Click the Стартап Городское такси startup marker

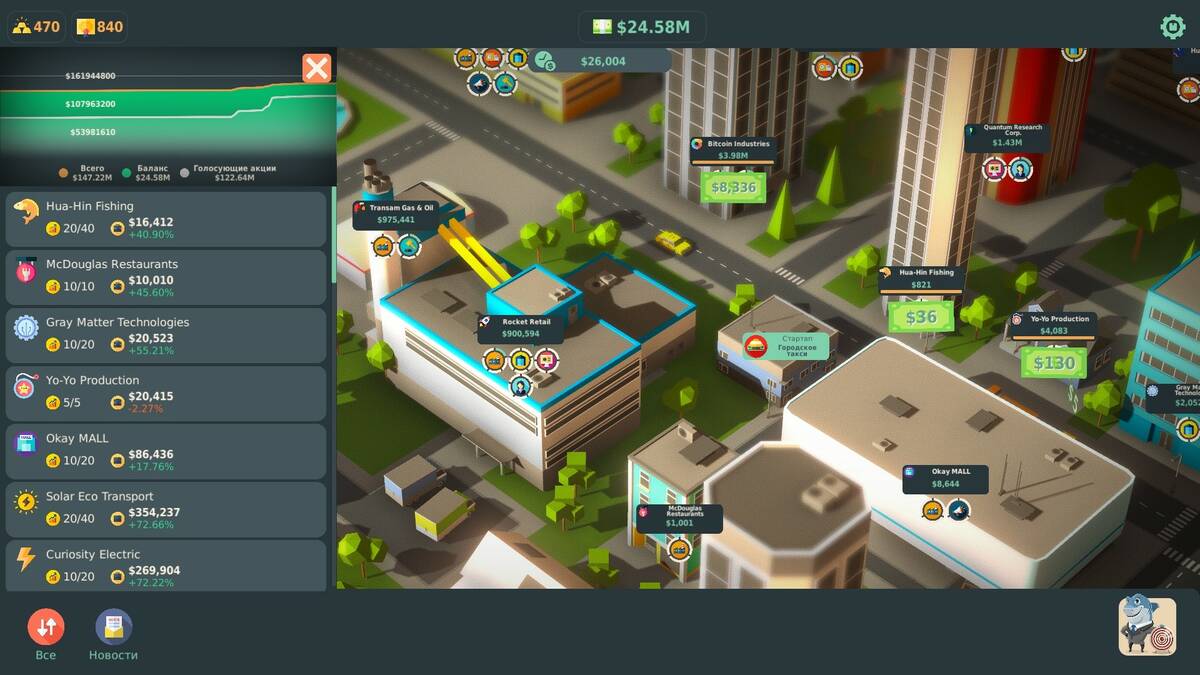click(x=787, y=346)
